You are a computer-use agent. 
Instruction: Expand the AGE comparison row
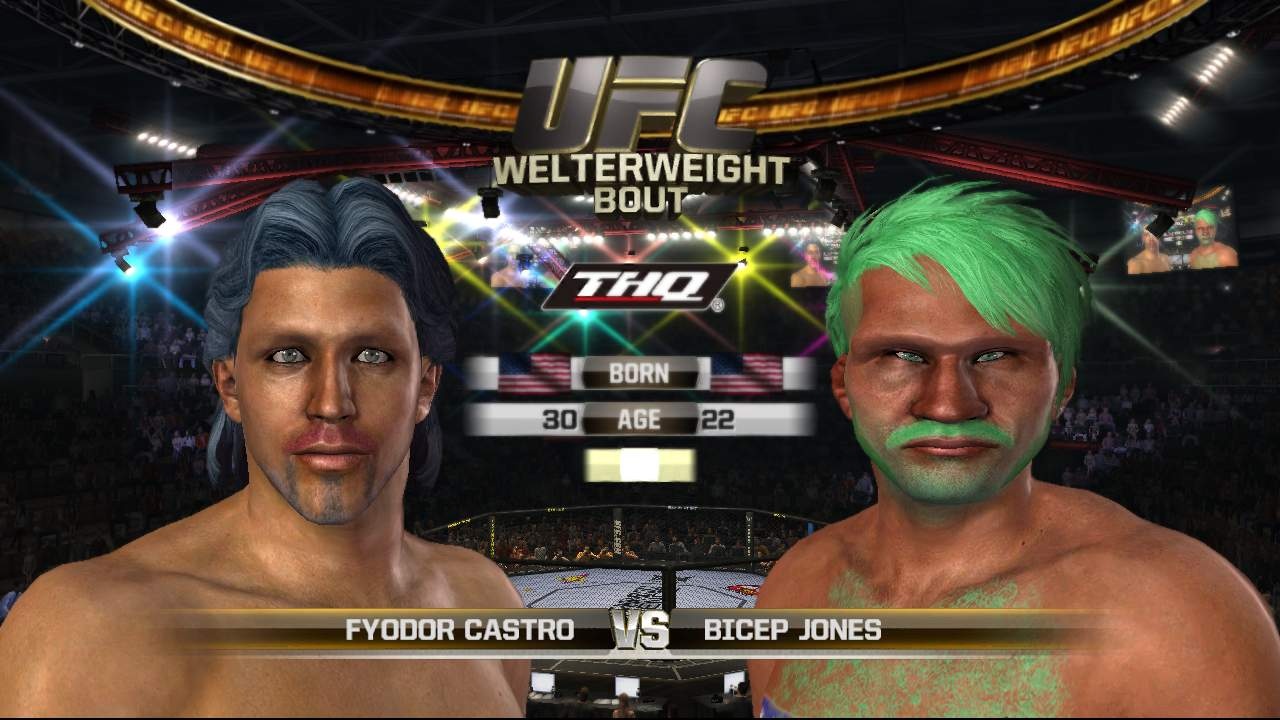[639, 419]
